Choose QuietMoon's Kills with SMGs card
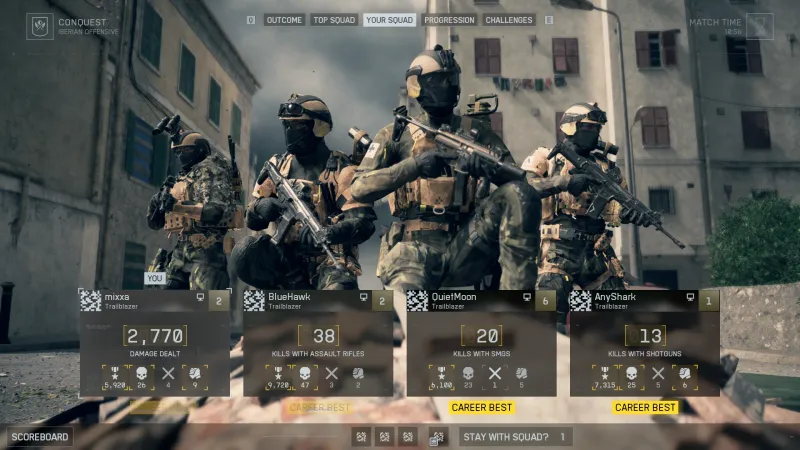Image resolution: width=800 pixels, height=450 pixels. point(481,345)
